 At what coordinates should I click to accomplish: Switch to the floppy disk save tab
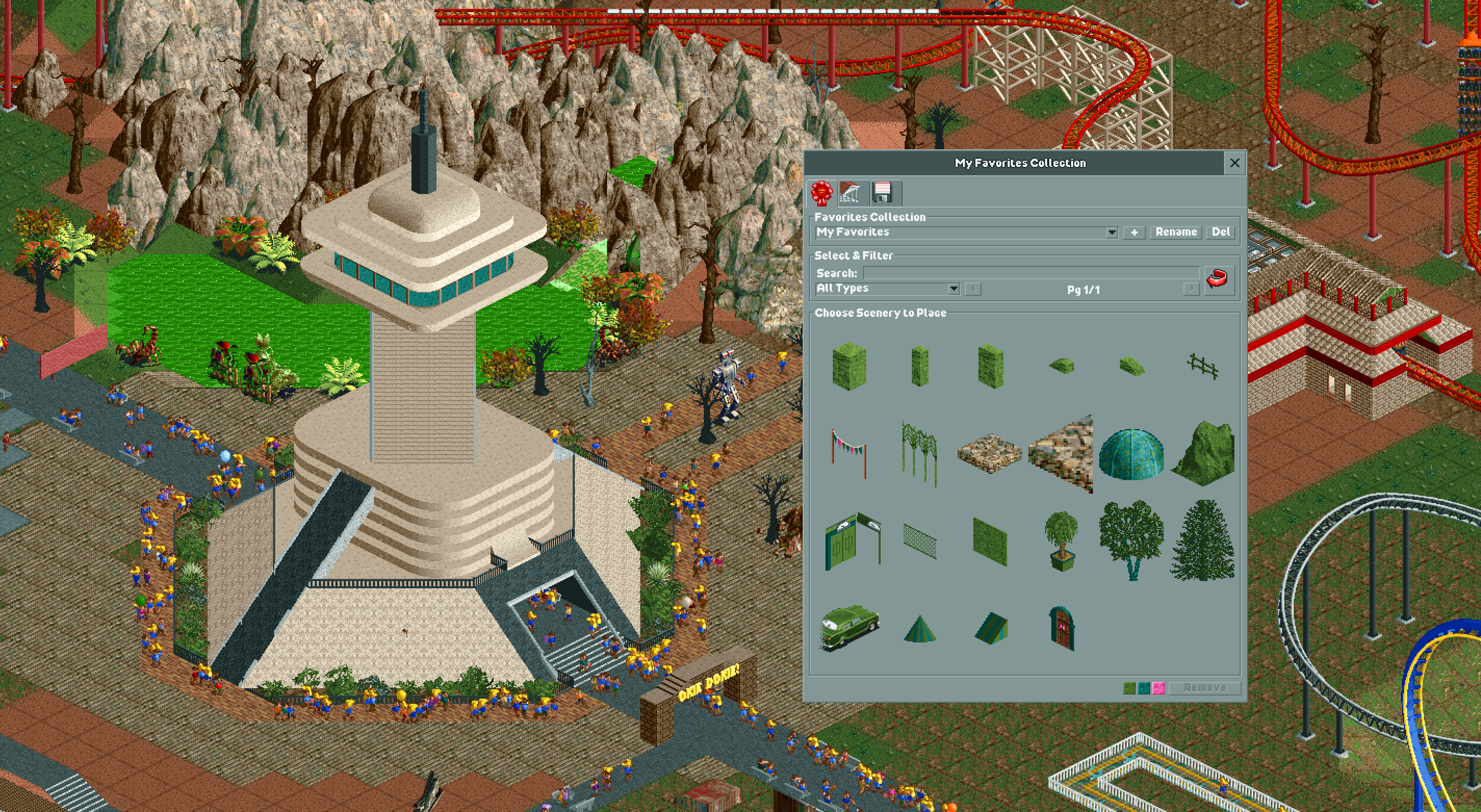882,193
